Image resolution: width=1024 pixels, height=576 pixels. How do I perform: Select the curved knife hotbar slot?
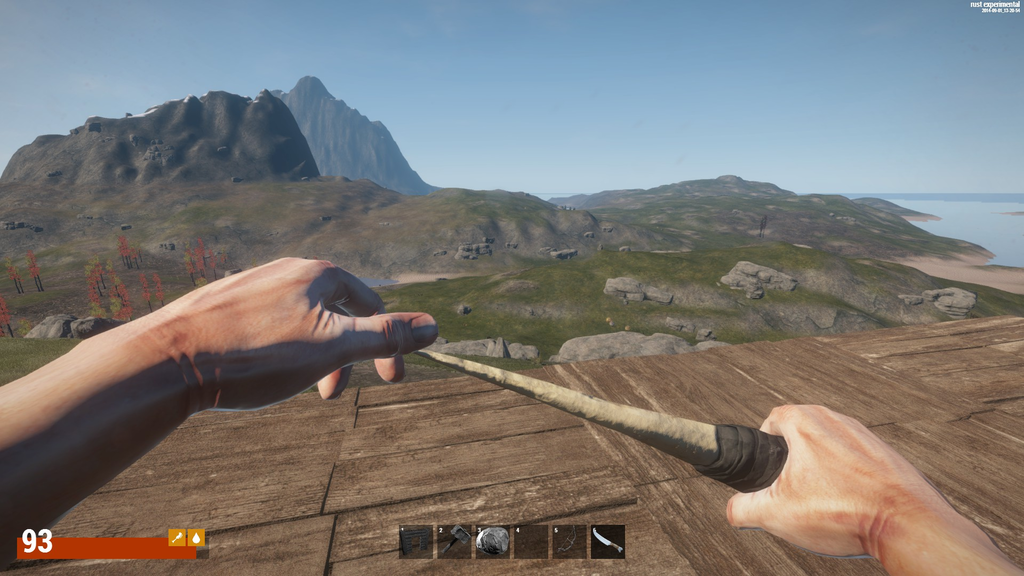coord(607,542)
